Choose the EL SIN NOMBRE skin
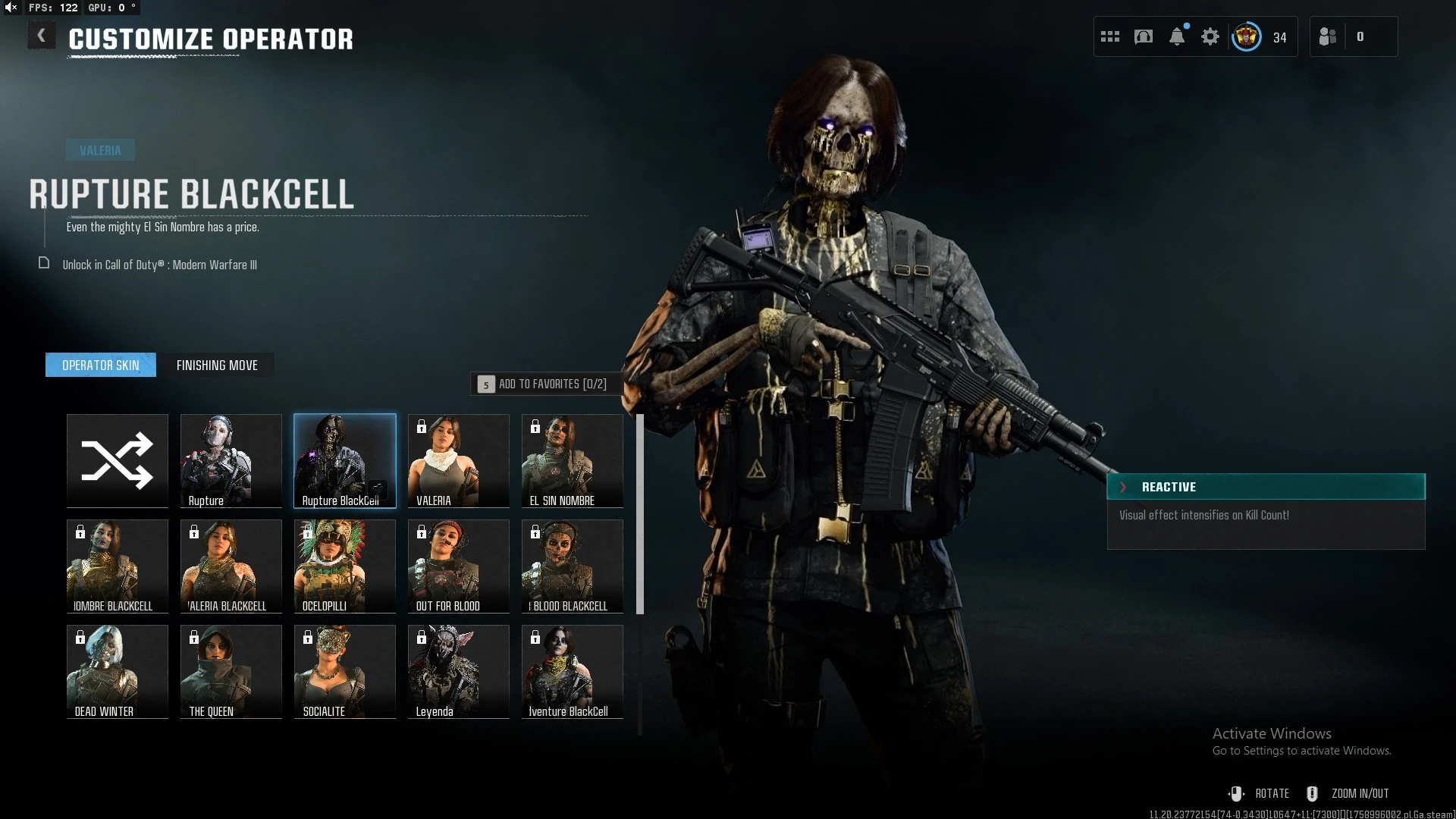1456x819 pixels. click(x=573, y=460)
